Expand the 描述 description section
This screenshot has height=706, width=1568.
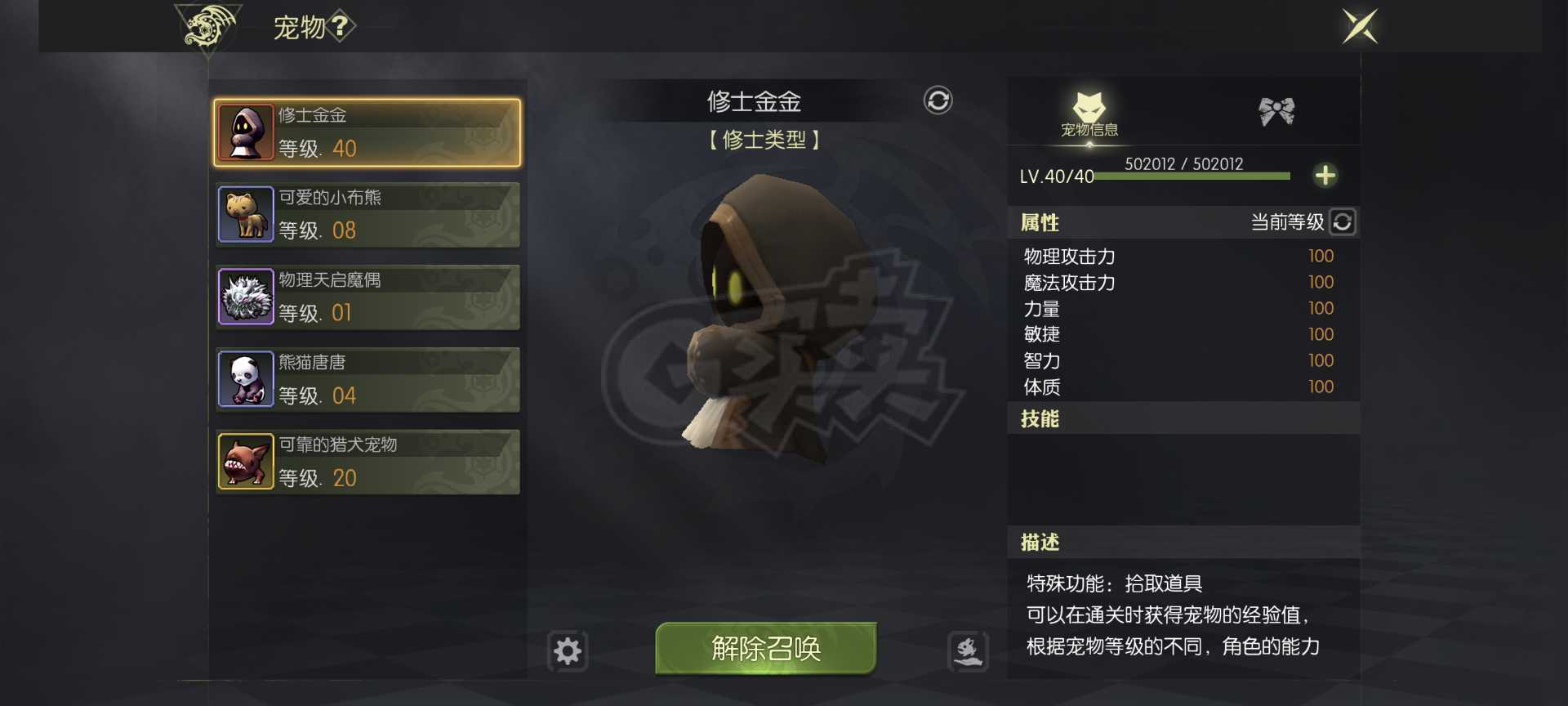(1039, 542)
